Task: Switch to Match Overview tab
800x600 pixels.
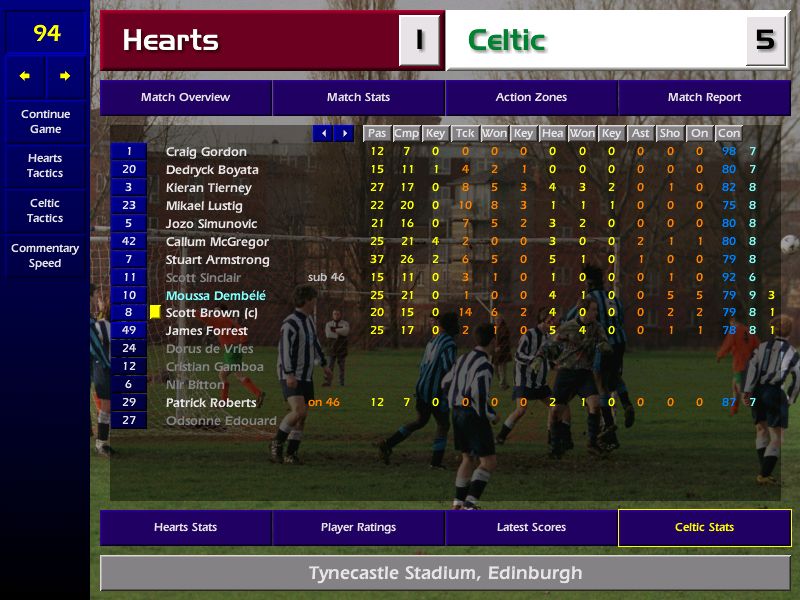Action: coord(185,98)
